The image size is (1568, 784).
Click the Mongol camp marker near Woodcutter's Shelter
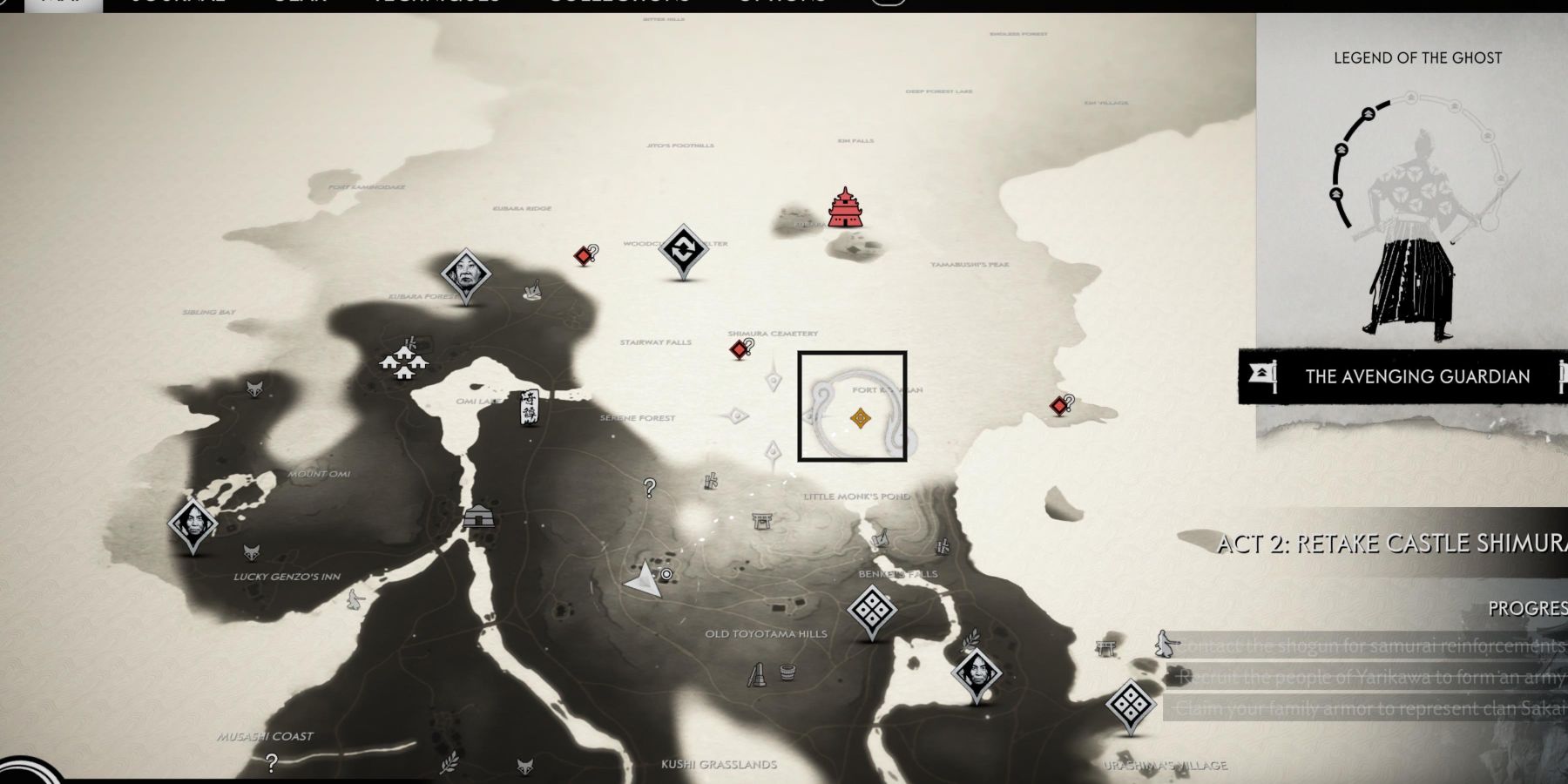coord(684,248)
